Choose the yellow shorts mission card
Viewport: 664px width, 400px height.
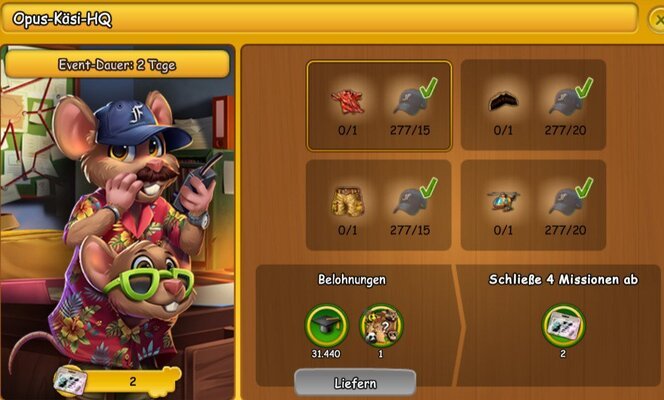pos(379,206)
